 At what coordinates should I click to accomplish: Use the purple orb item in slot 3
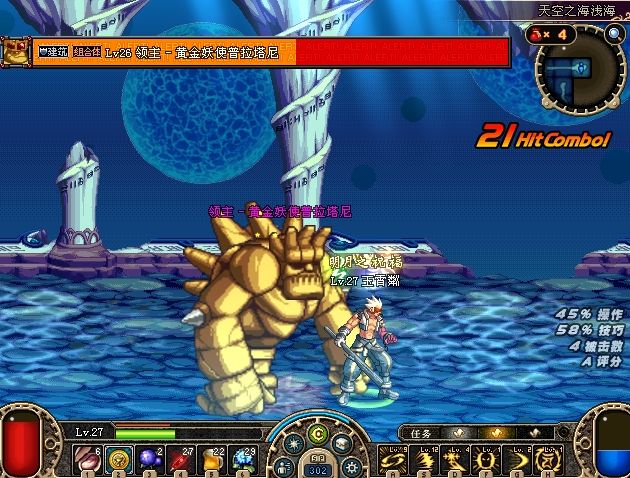pos(148,459)
